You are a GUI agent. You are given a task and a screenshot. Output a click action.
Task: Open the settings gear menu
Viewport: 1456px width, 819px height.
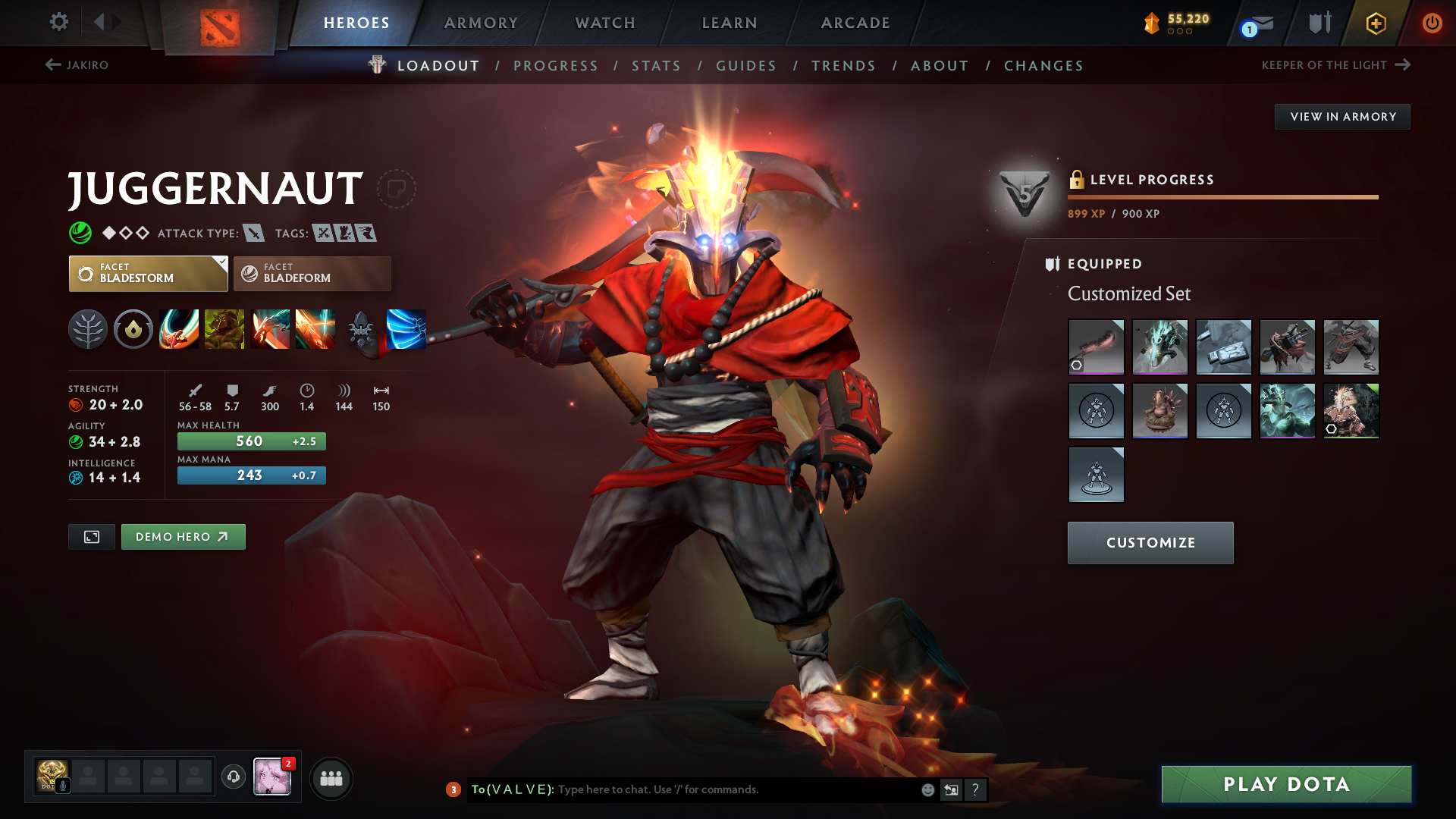(58, 22)
